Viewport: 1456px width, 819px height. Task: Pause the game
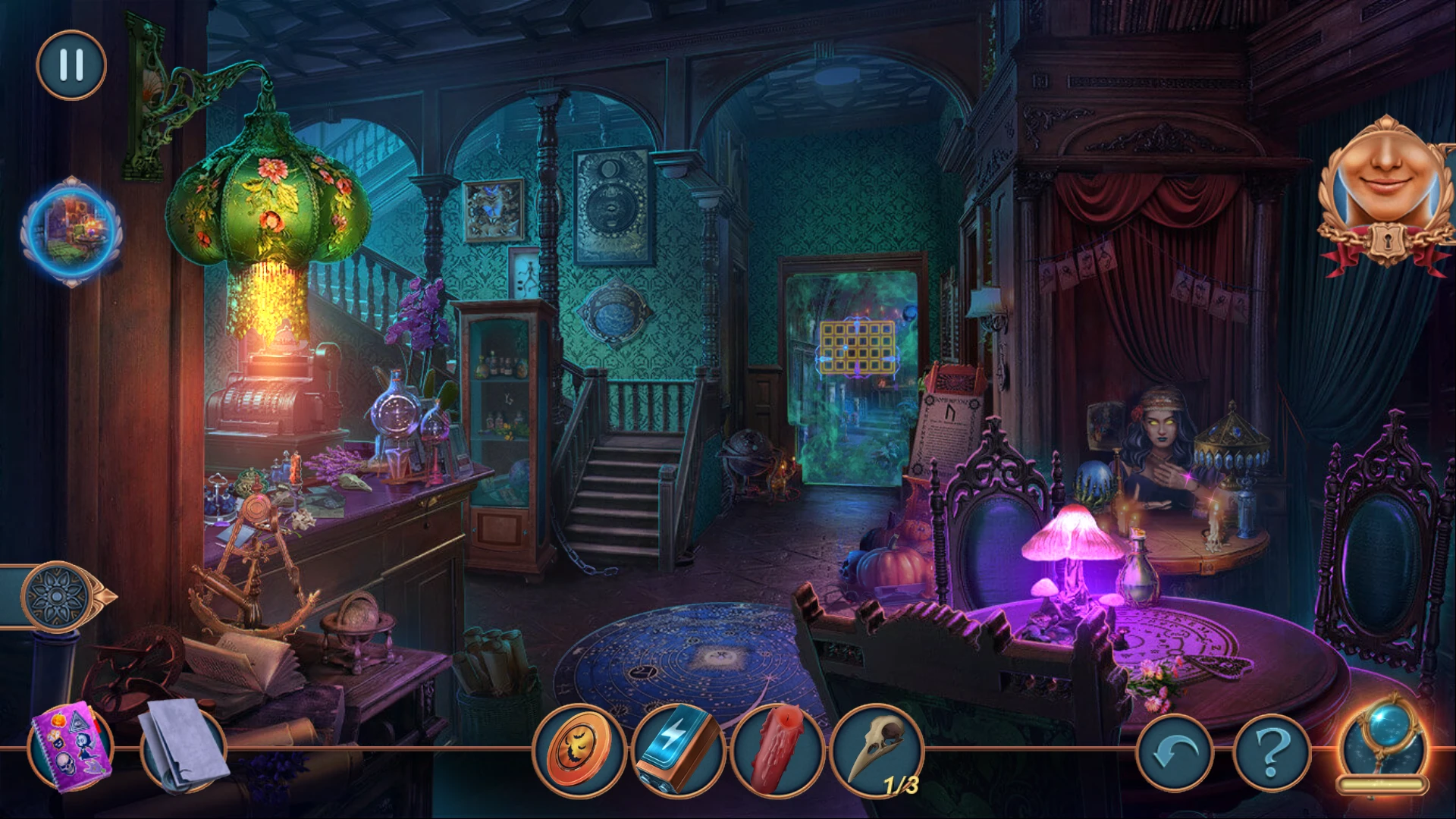point(71,65)
